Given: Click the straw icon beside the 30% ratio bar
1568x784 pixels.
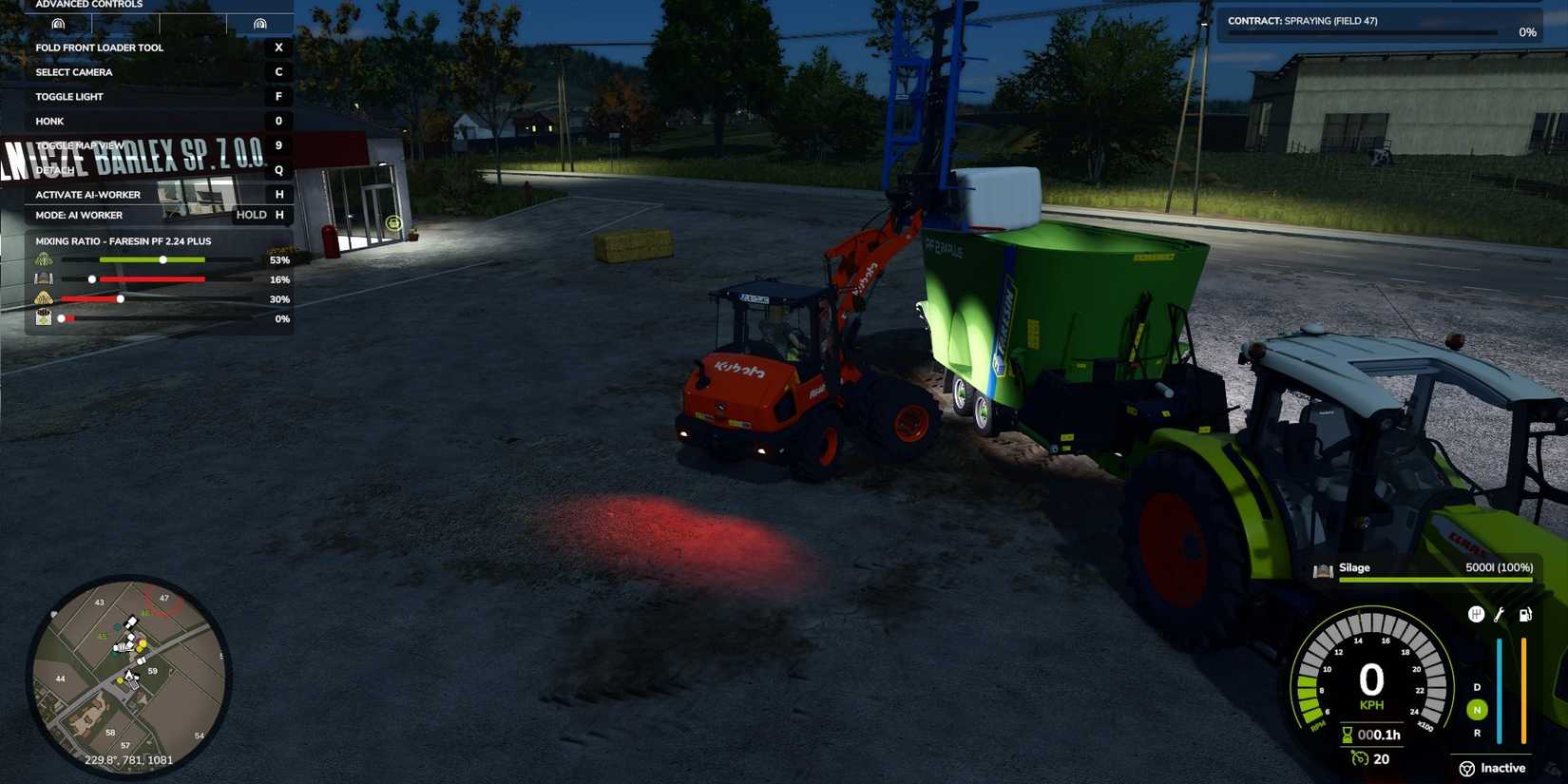Looking at the screenshot, I should (43, 298).
